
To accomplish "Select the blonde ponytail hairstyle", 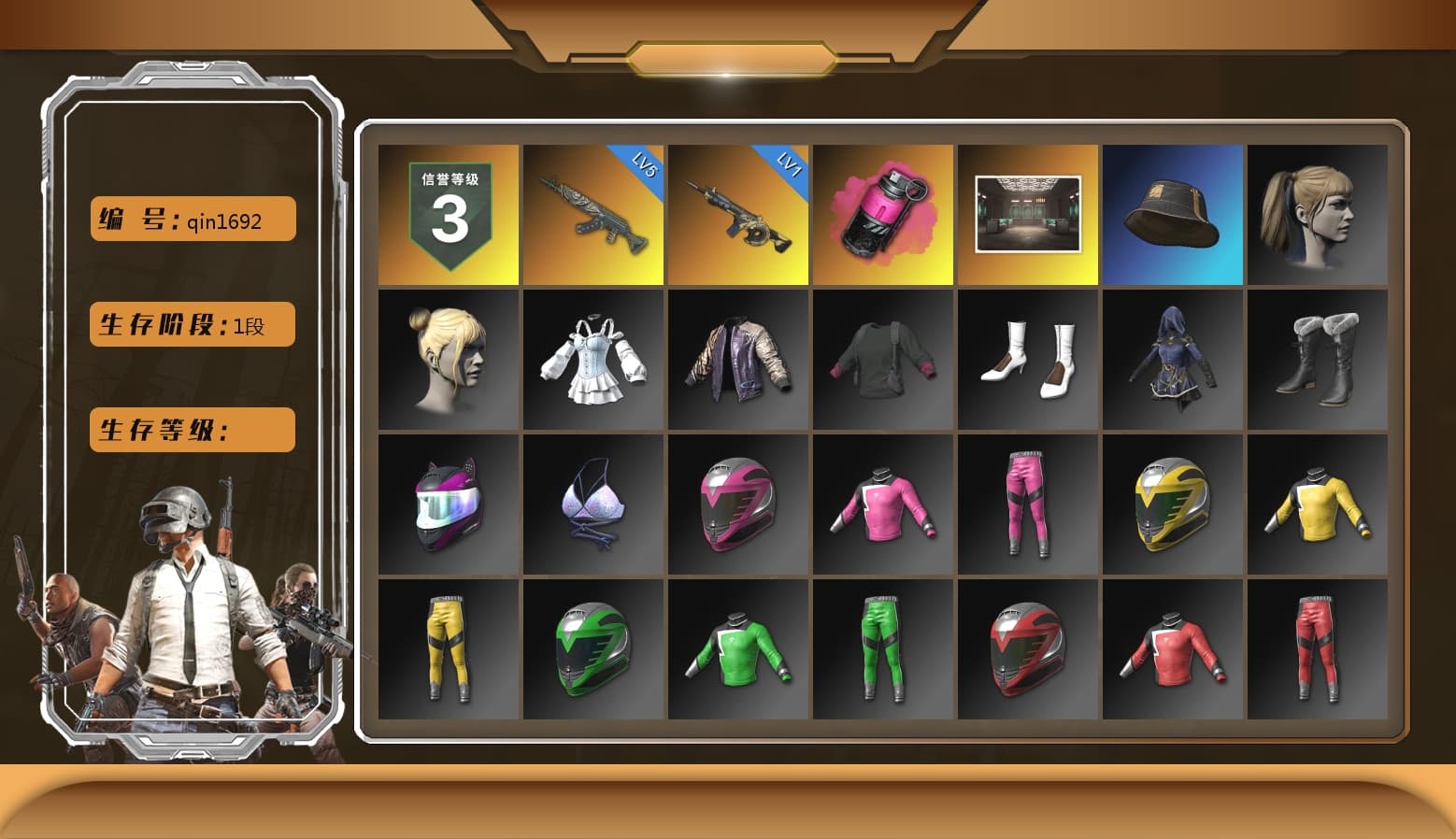I will 1318,213.
